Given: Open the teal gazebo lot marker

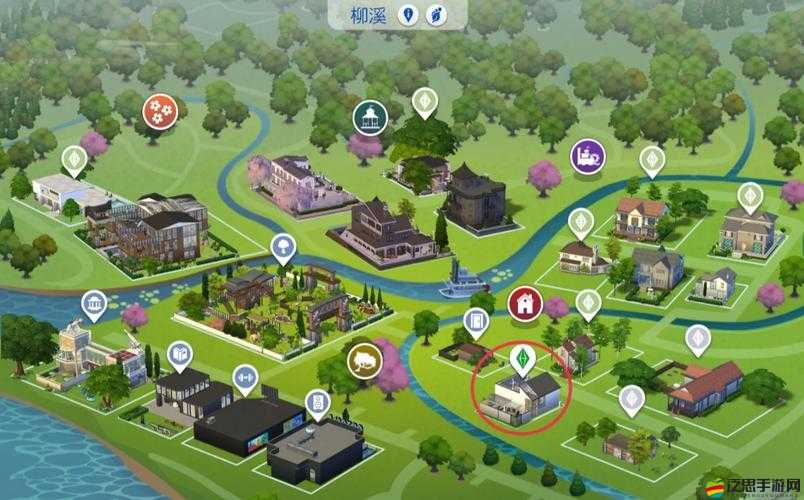Looking at the screenshot, I should click(x=369, y=117).
